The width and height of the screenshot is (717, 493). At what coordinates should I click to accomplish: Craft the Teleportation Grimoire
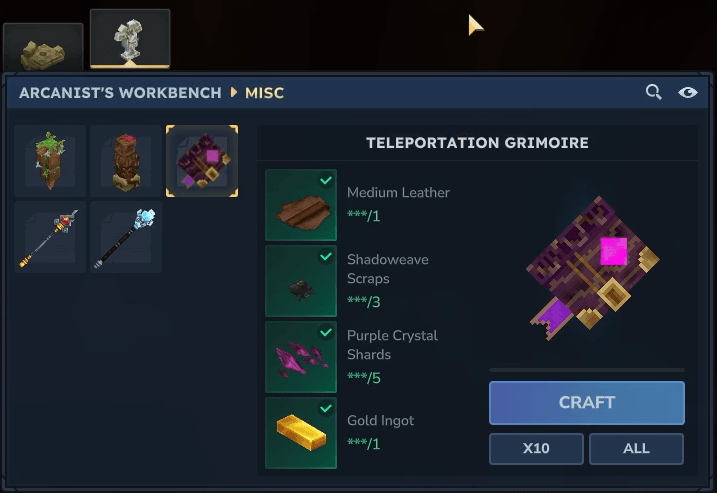click(586, 403)
